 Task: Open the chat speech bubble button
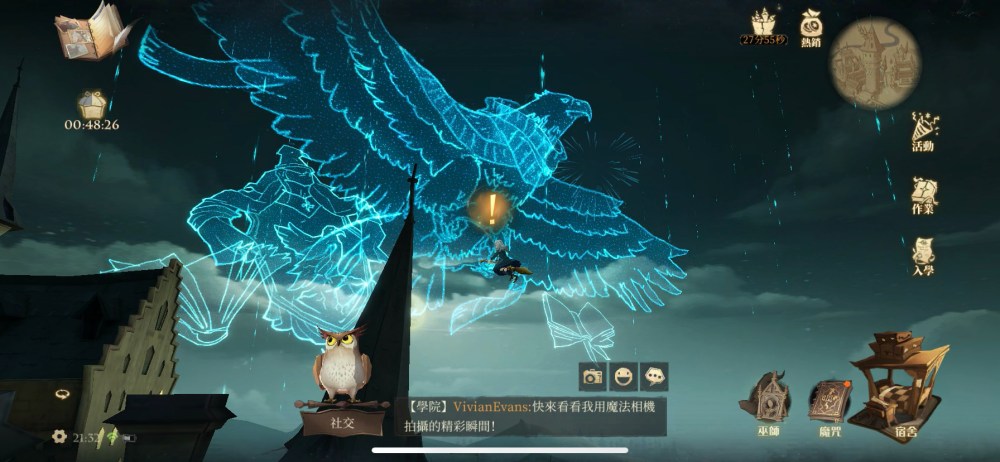tap(654, 376)
